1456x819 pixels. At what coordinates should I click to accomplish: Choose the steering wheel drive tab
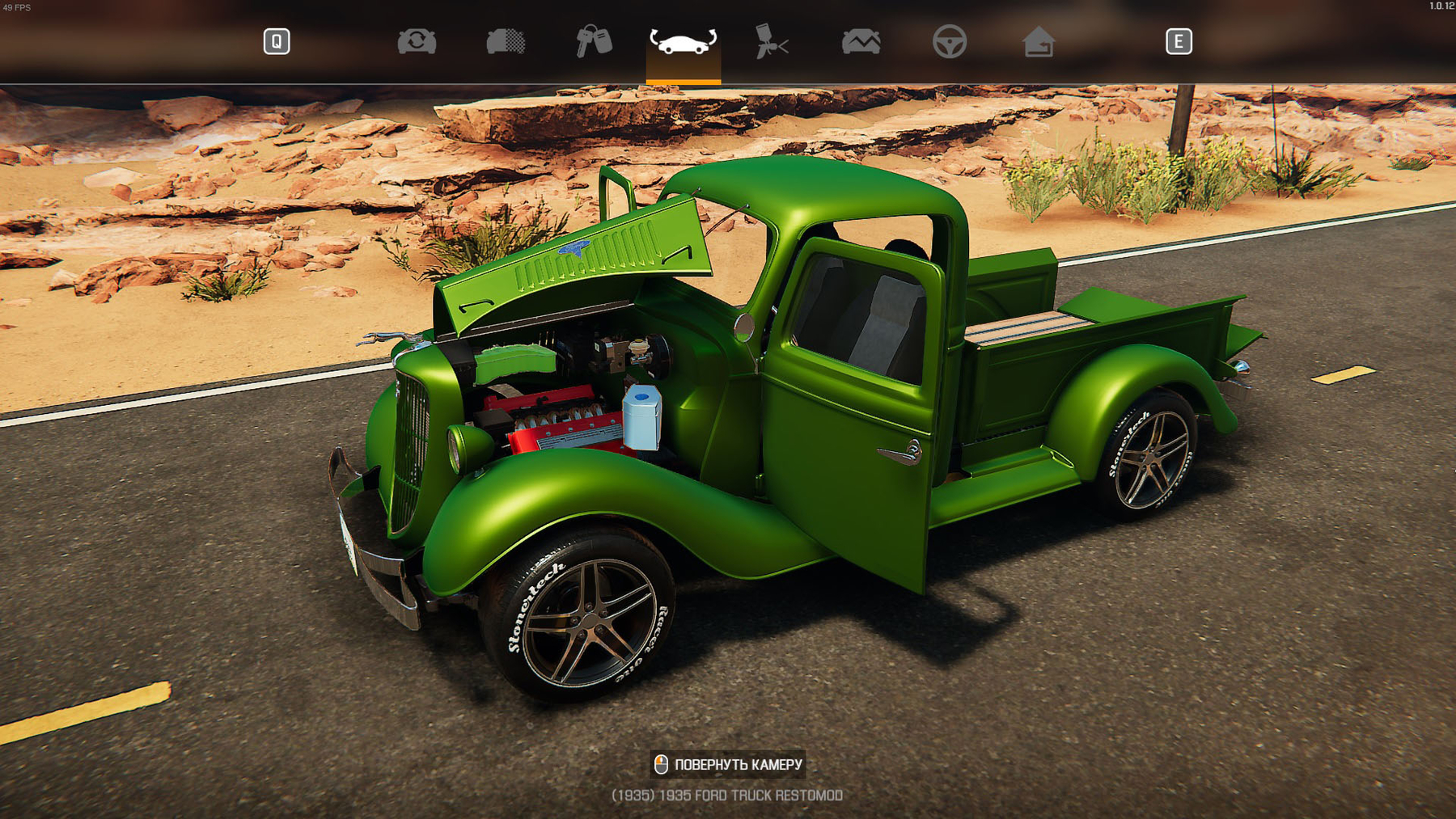949,42
